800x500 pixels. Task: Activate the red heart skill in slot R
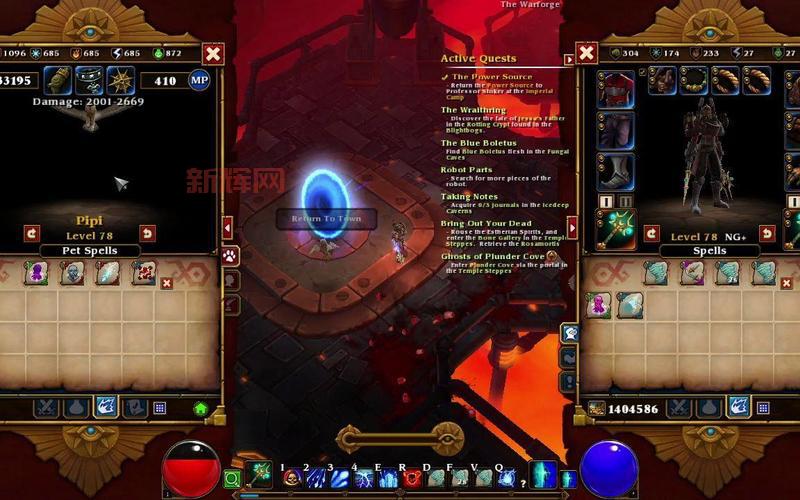click(x=411, y=478)
